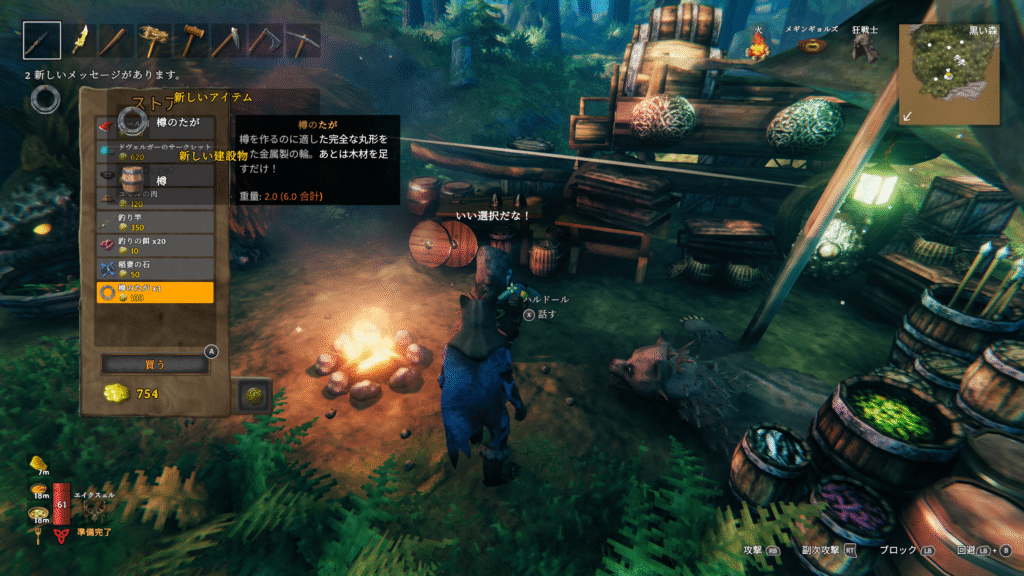Select the golden cultivator hotbar slot
1024x576 pixels.
pos(153,41)
